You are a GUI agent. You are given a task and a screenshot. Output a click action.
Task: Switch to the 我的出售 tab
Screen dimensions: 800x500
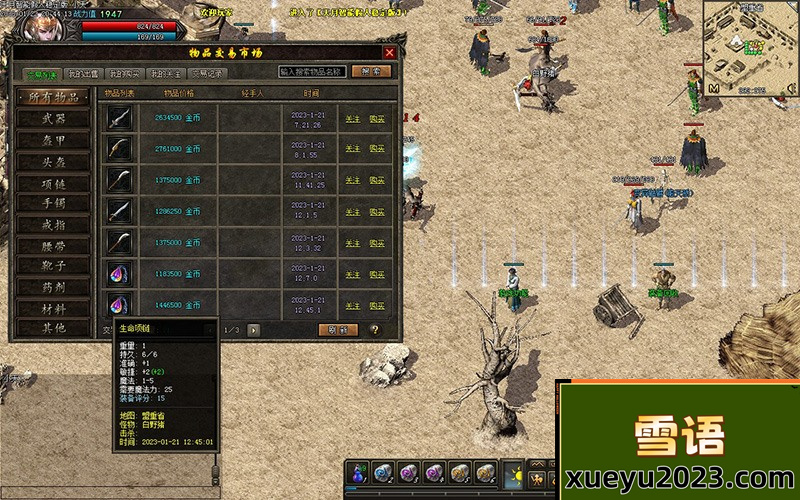[x=83, y=73]
